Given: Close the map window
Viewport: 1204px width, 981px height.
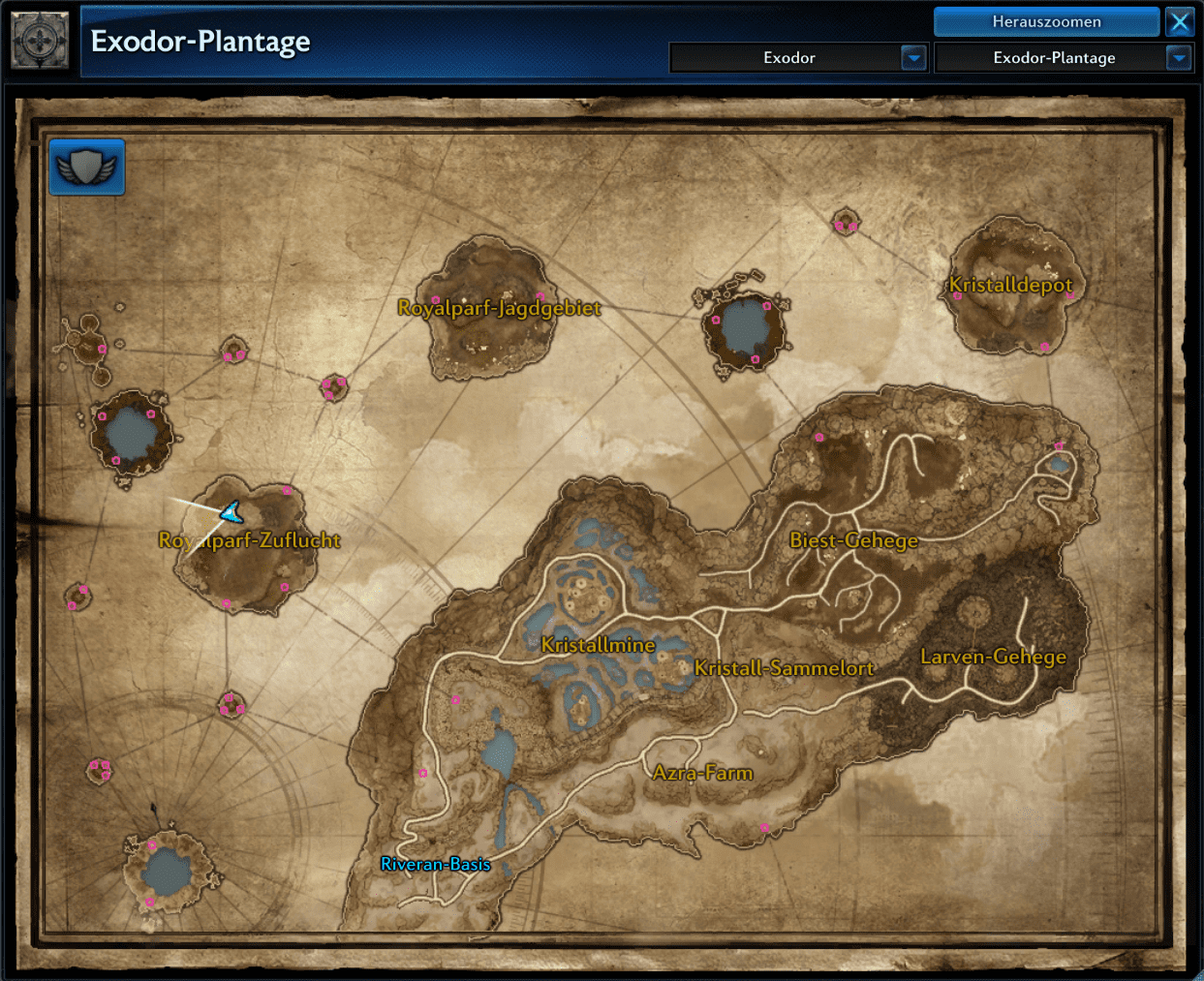Looking at the screenshot, I should (x=1180, y=21).
